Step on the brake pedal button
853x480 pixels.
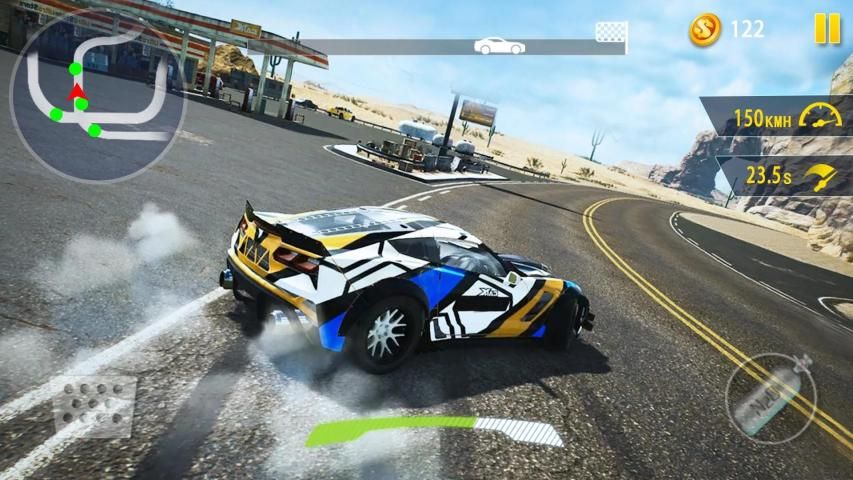click(x=95, y=406)
